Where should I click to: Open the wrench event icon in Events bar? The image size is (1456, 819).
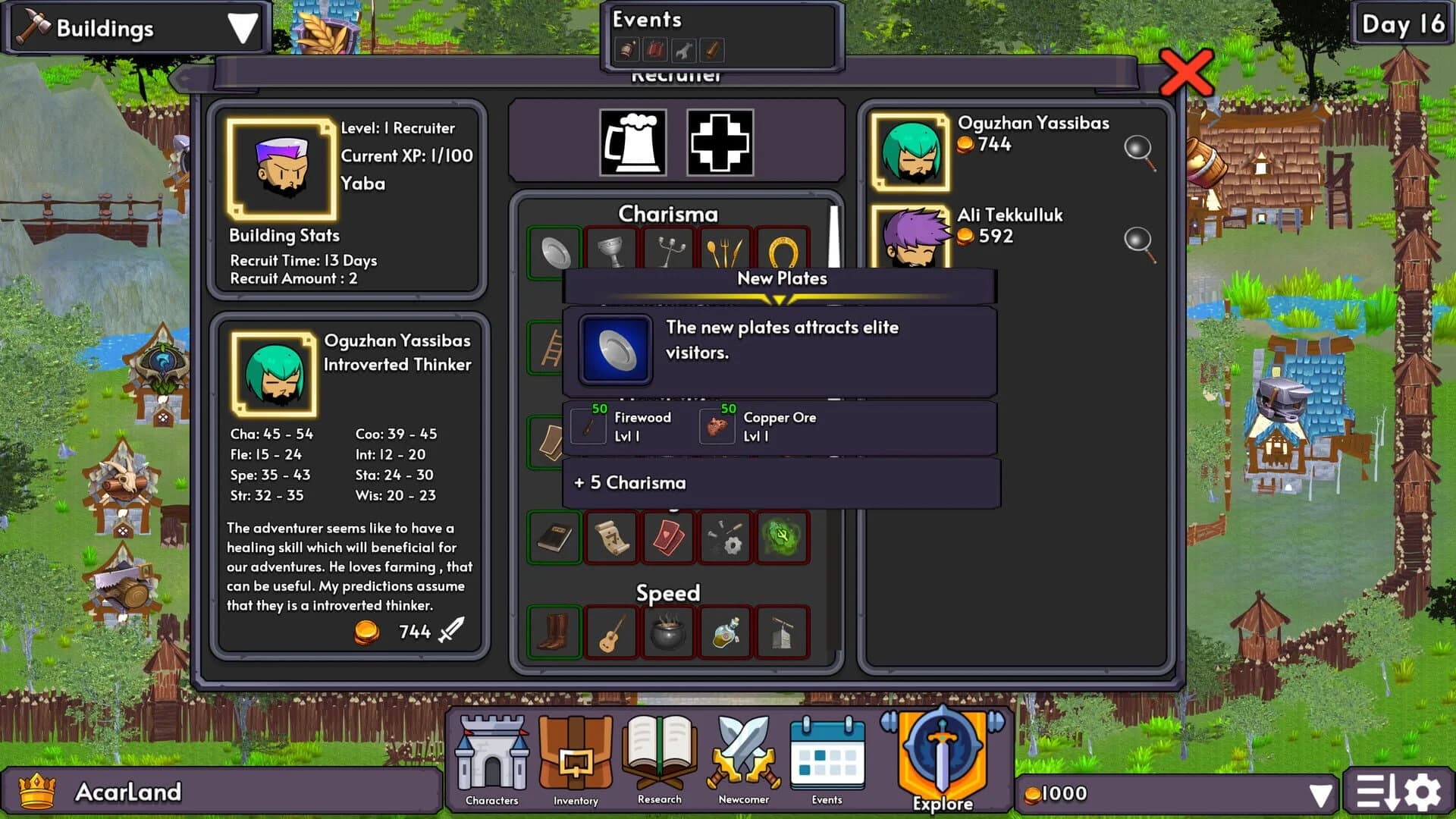tap(682, 50)
